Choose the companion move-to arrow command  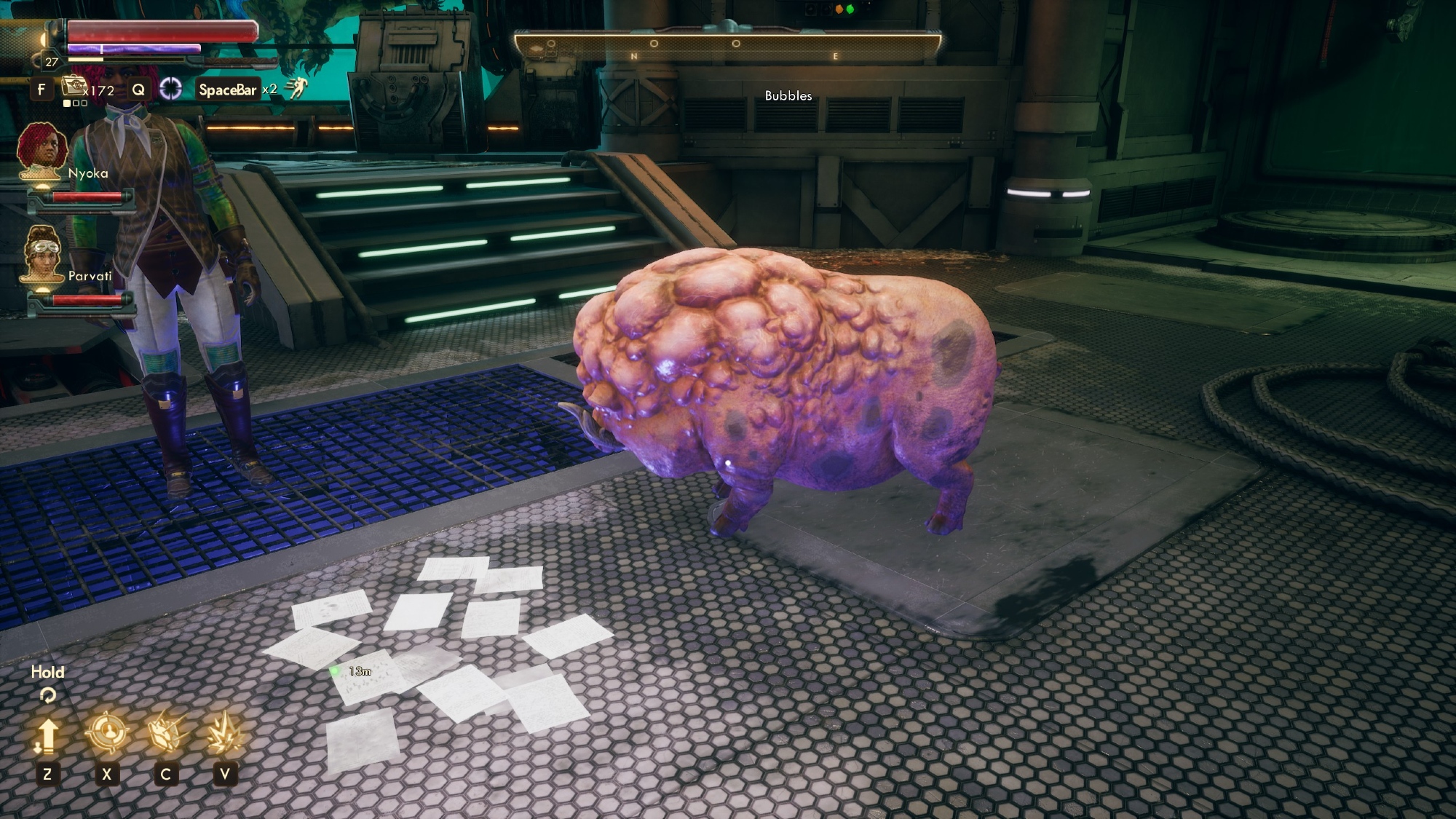(47, 734)
